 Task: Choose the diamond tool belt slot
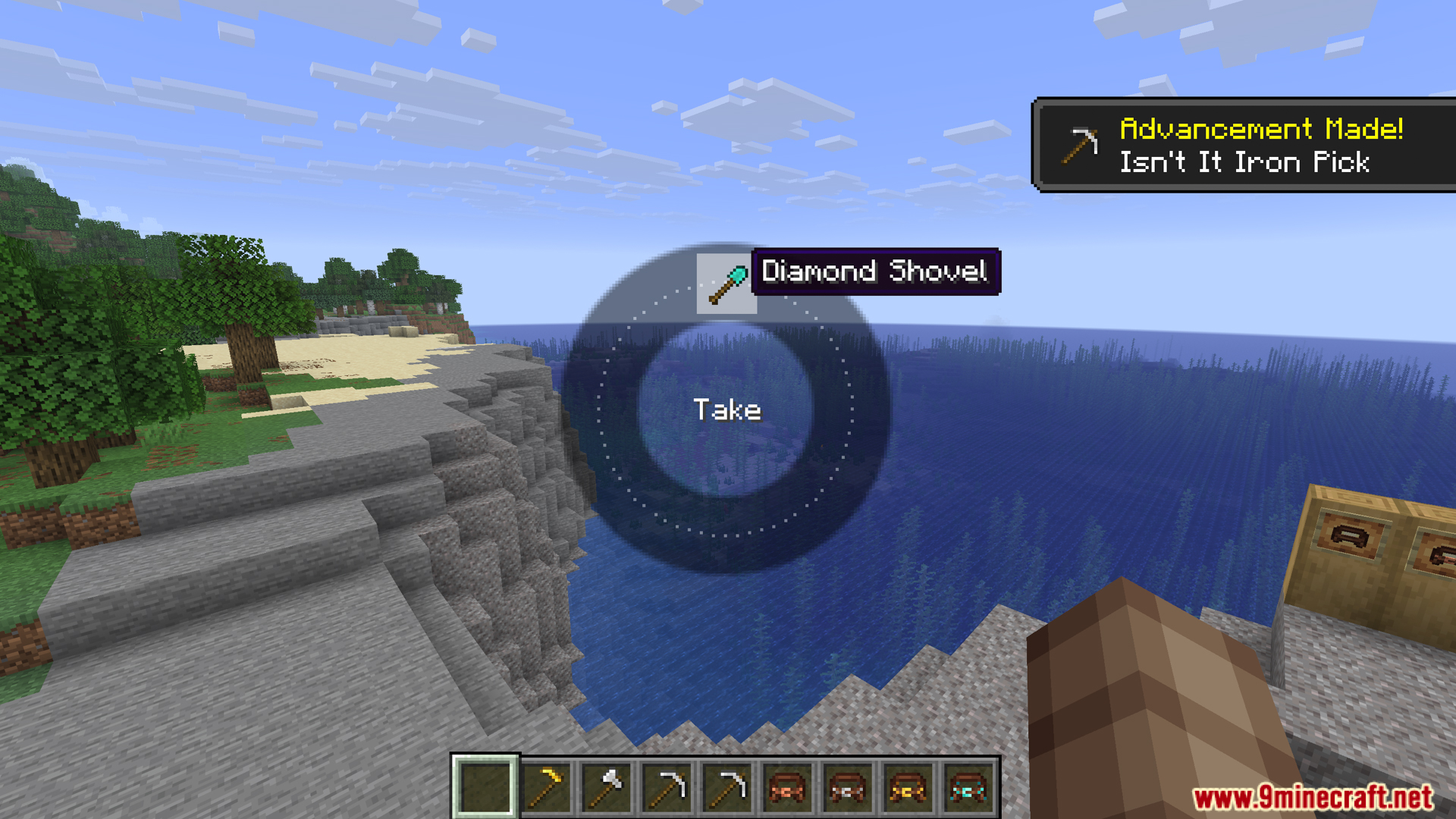tap(968, 787)
